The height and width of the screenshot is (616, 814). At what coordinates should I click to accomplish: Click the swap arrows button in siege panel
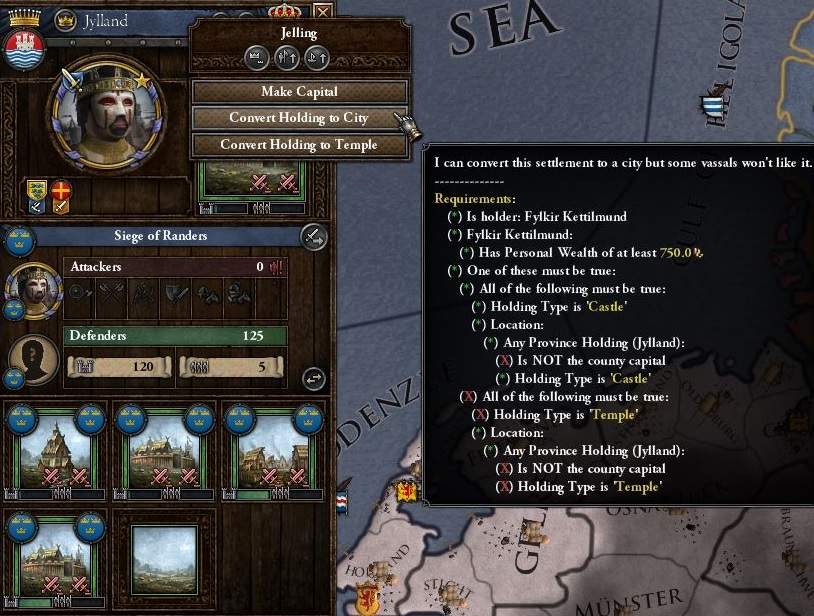pyautogui.click(x=314, y=378)
